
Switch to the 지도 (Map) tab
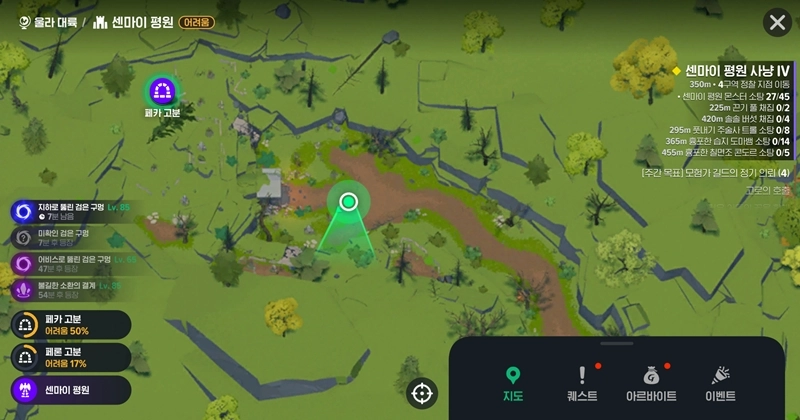tap(513, 383)
